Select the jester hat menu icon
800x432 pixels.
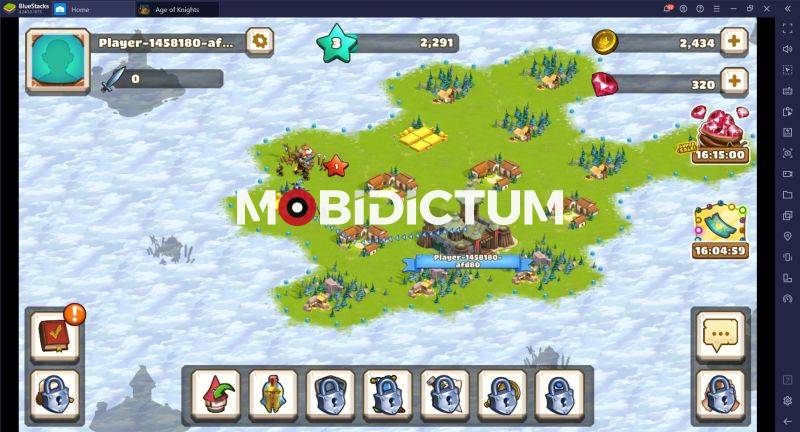pyautogui.click(x=213, y=393)
